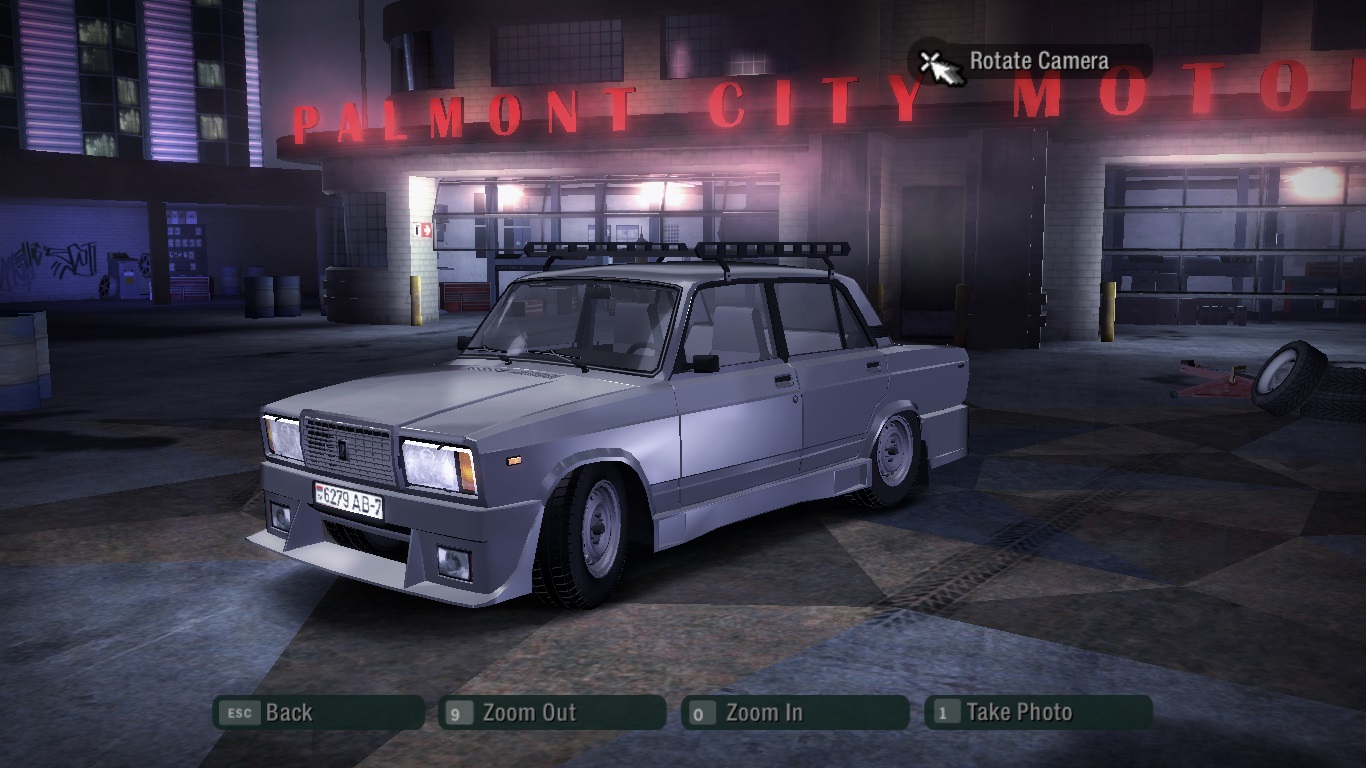Click the Rotate Camera label text

[x=1040, y=60]
